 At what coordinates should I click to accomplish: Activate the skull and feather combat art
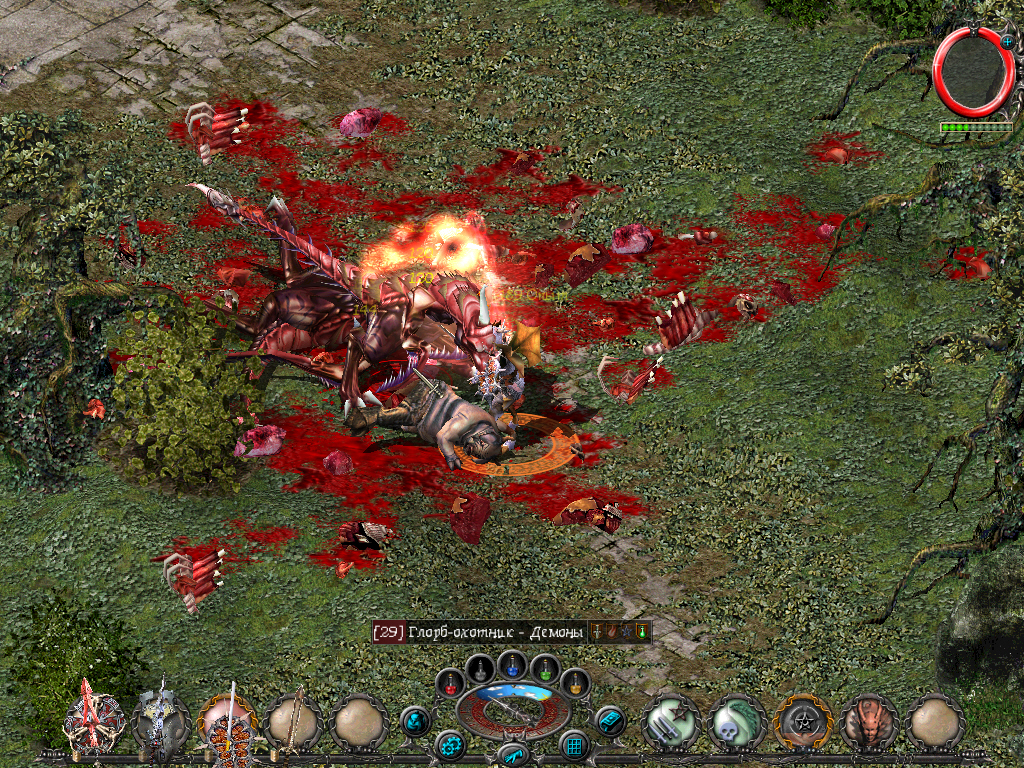tap(737, 722)
